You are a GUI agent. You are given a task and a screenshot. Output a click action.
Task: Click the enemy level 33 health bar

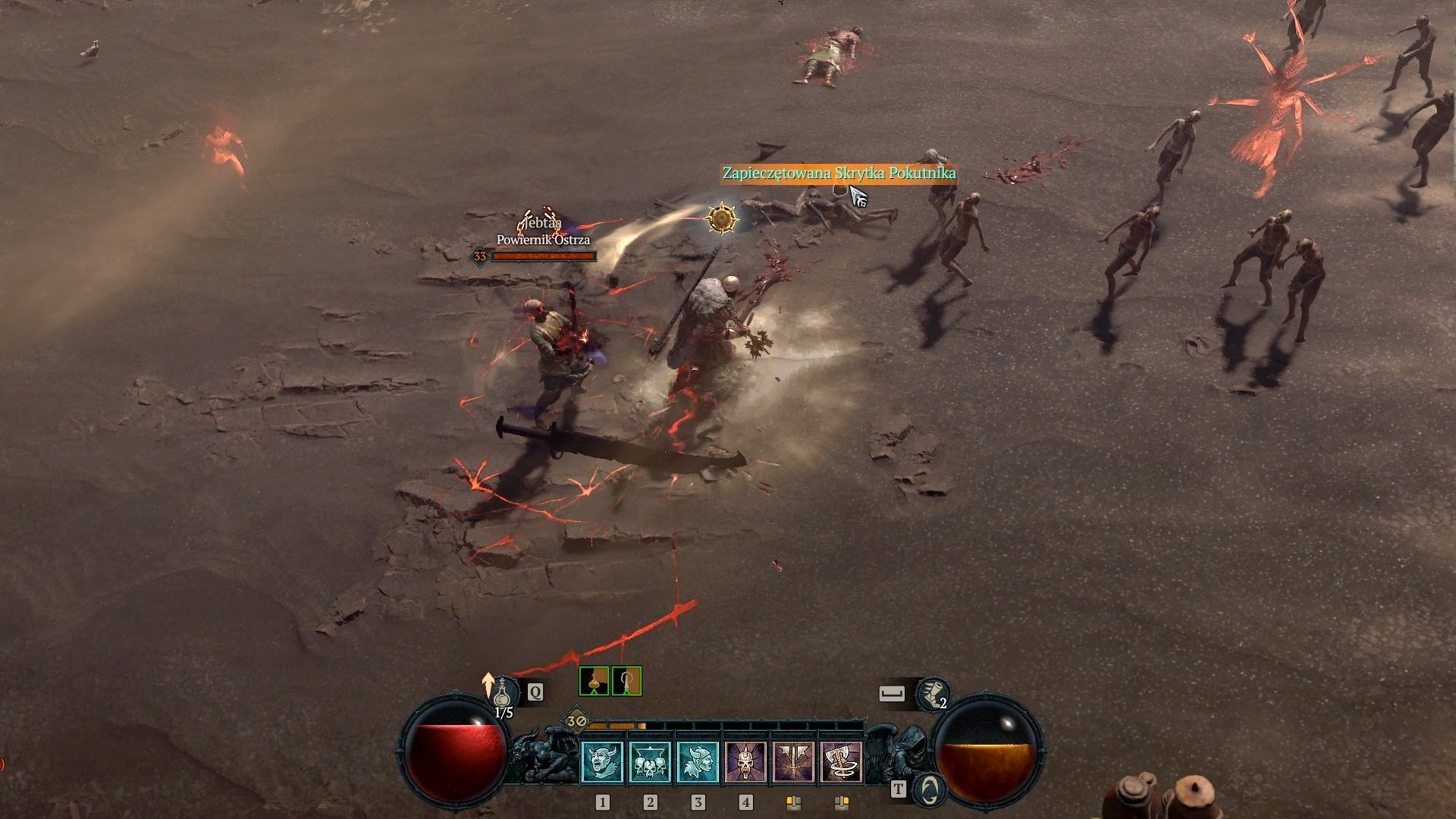[x=541, y=258]
